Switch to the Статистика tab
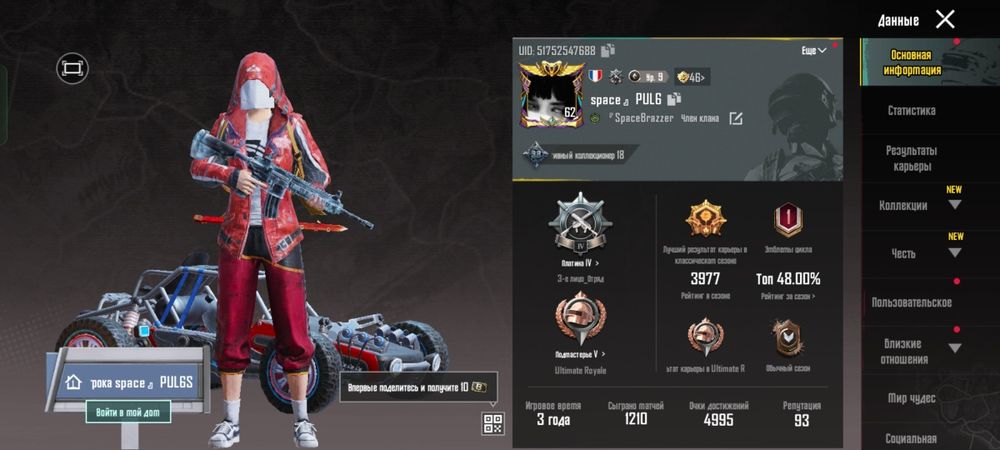This screenshot has height=450, width=1000. (x=911, y=111)
